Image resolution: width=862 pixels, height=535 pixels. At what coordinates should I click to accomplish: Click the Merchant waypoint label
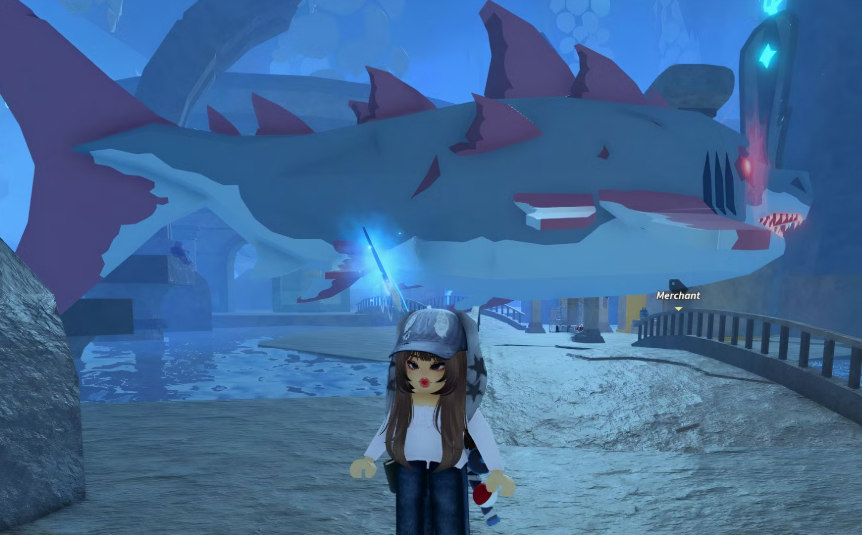click(x=677, y=296)
